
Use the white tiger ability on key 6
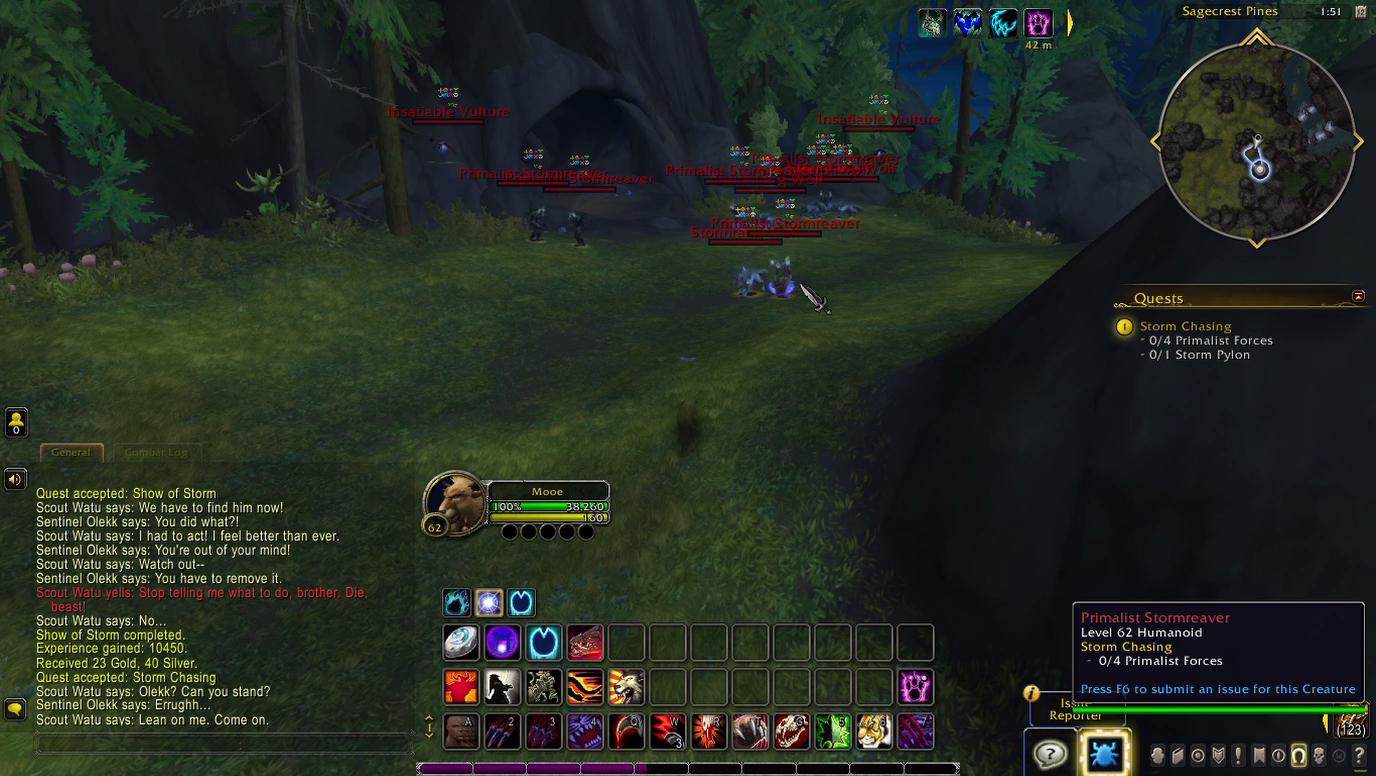[x=873, y=731]
